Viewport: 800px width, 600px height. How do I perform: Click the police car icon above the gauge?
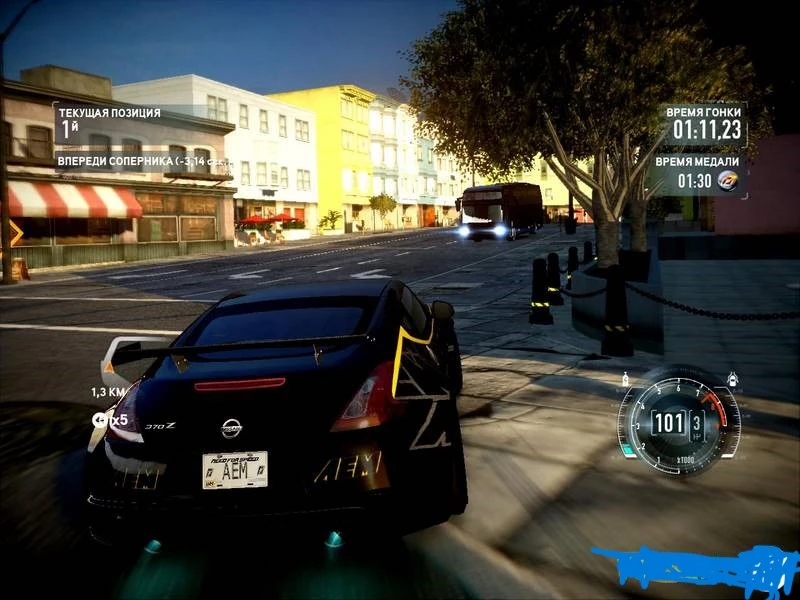733,379
